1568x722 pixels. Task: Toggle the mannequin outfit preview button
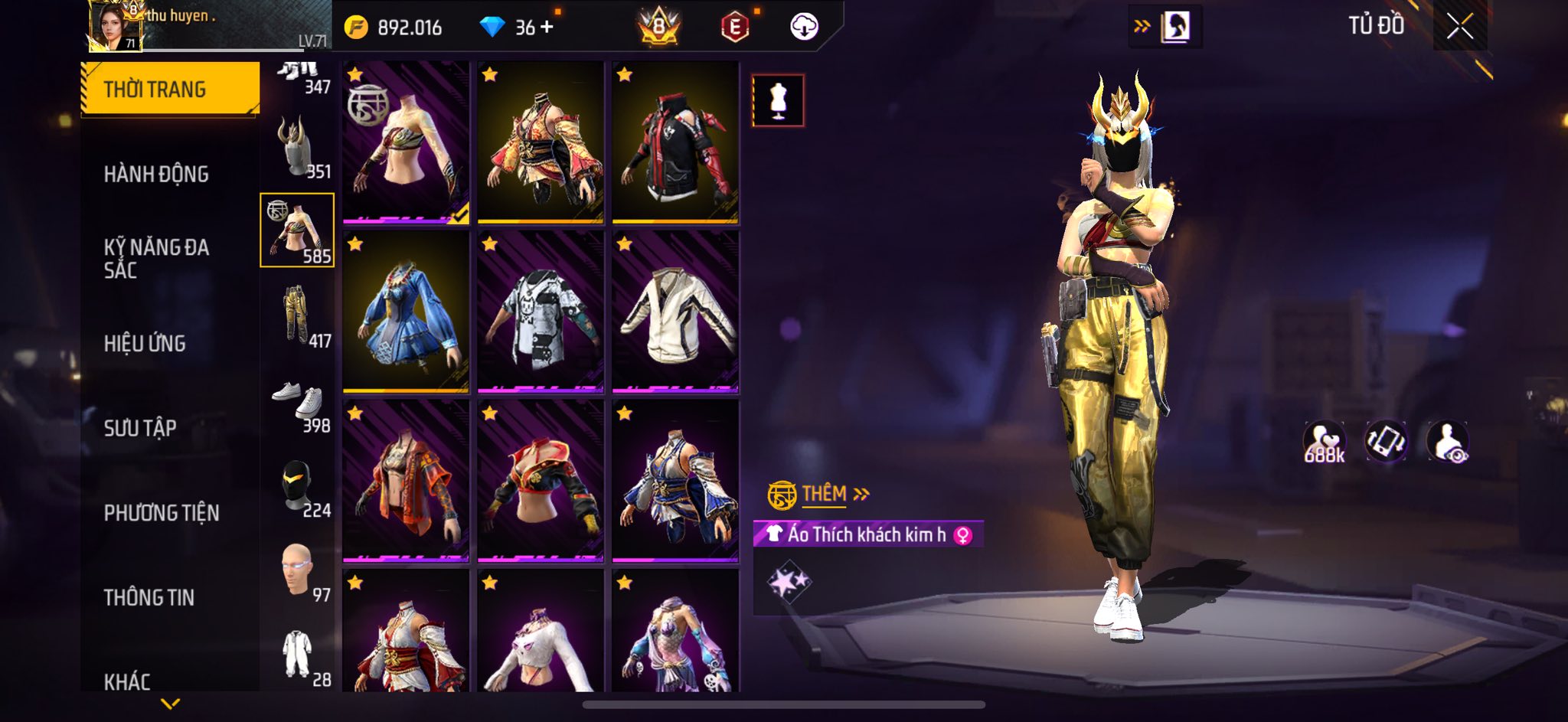pyautogui.click(x=778, y=100)
